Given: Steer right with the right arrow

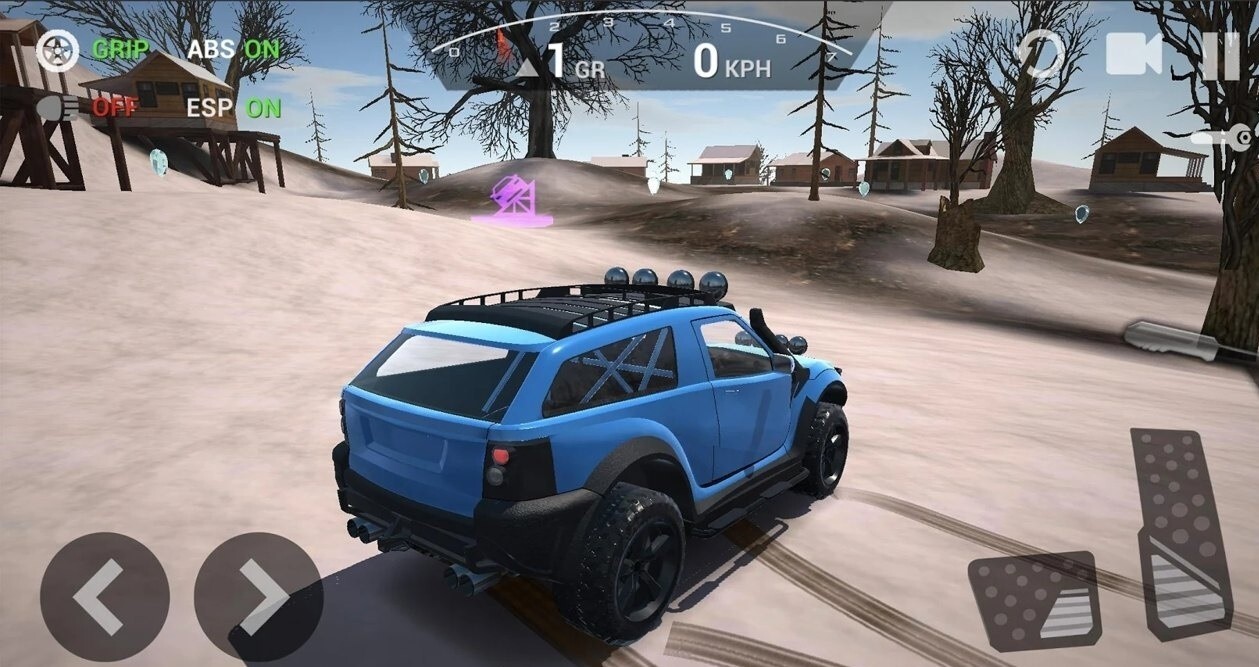Looking at the screenshot, I should pos(258,597).
